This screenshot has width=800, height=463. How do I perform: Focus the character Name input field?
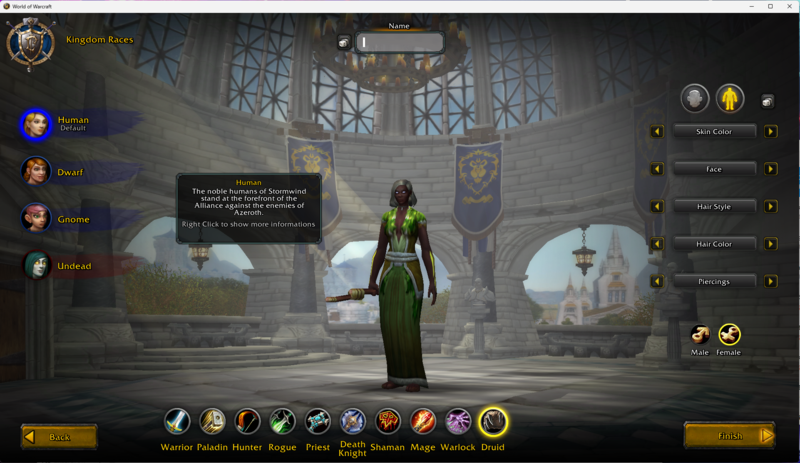(400, 42)
